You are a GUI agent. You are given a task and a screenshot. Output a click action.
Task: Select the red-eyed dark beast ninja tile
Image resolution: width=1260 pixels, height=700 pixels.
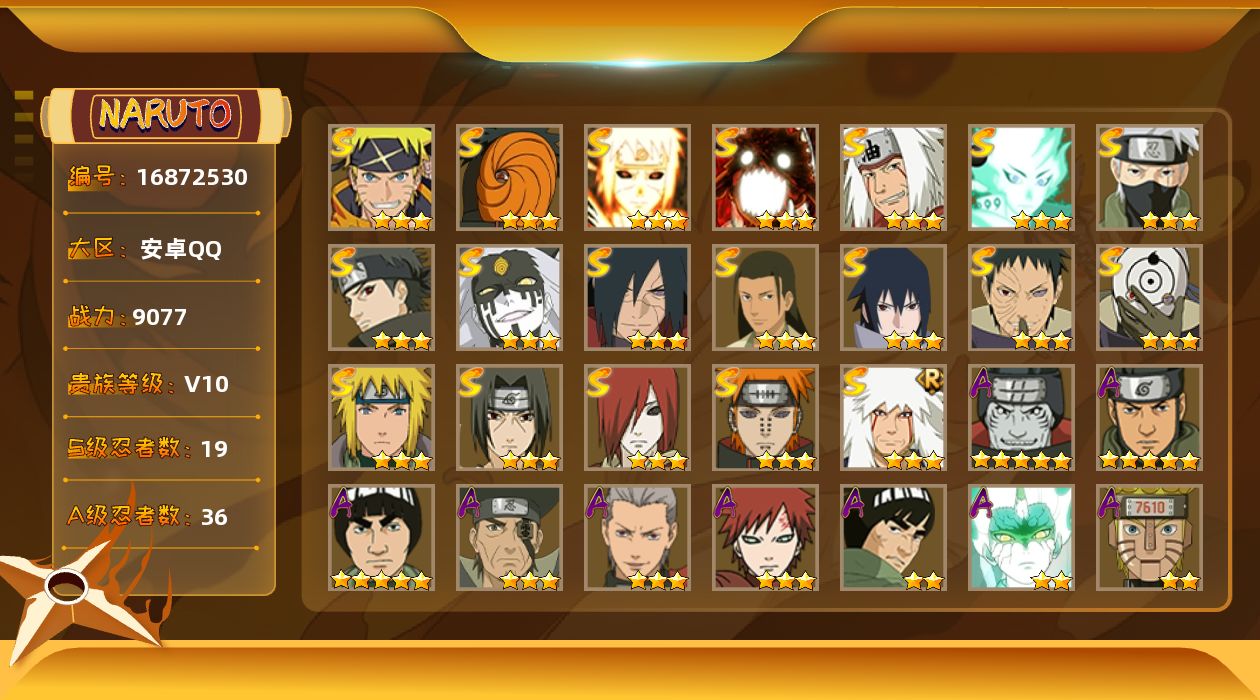[765, 177]
